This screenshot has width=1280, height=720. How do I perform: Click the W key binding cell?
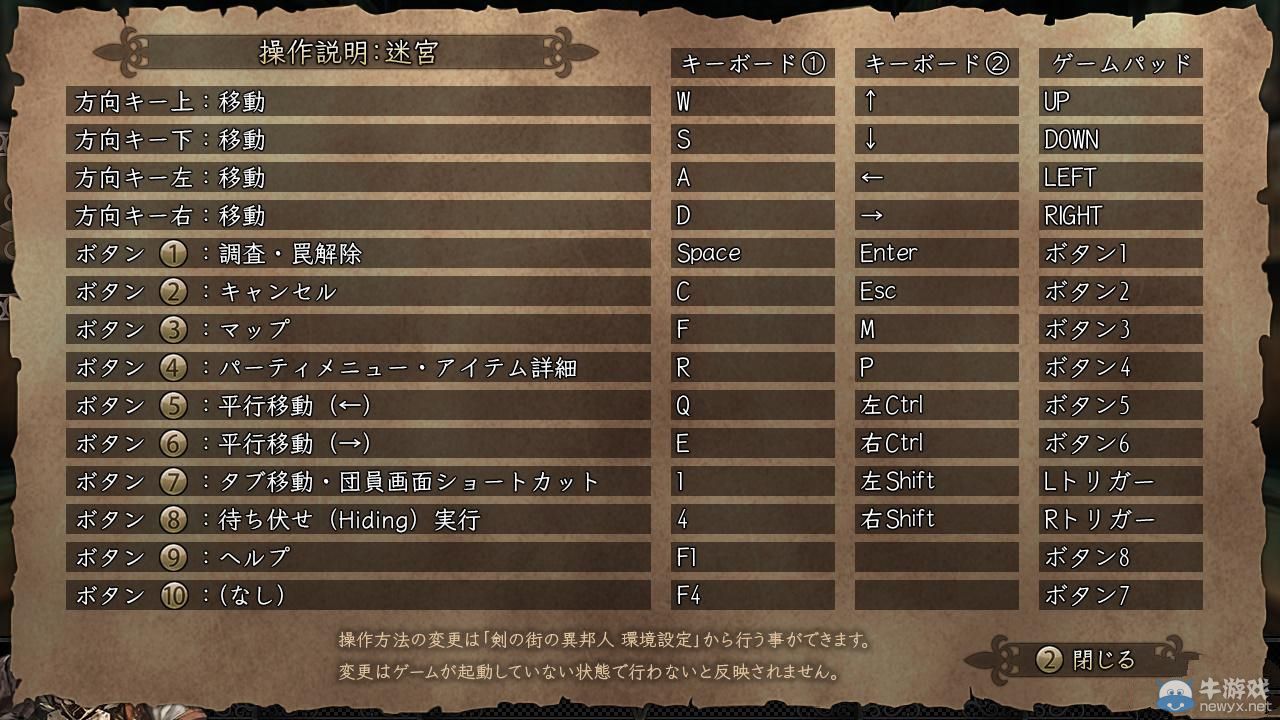coord(751,101)
